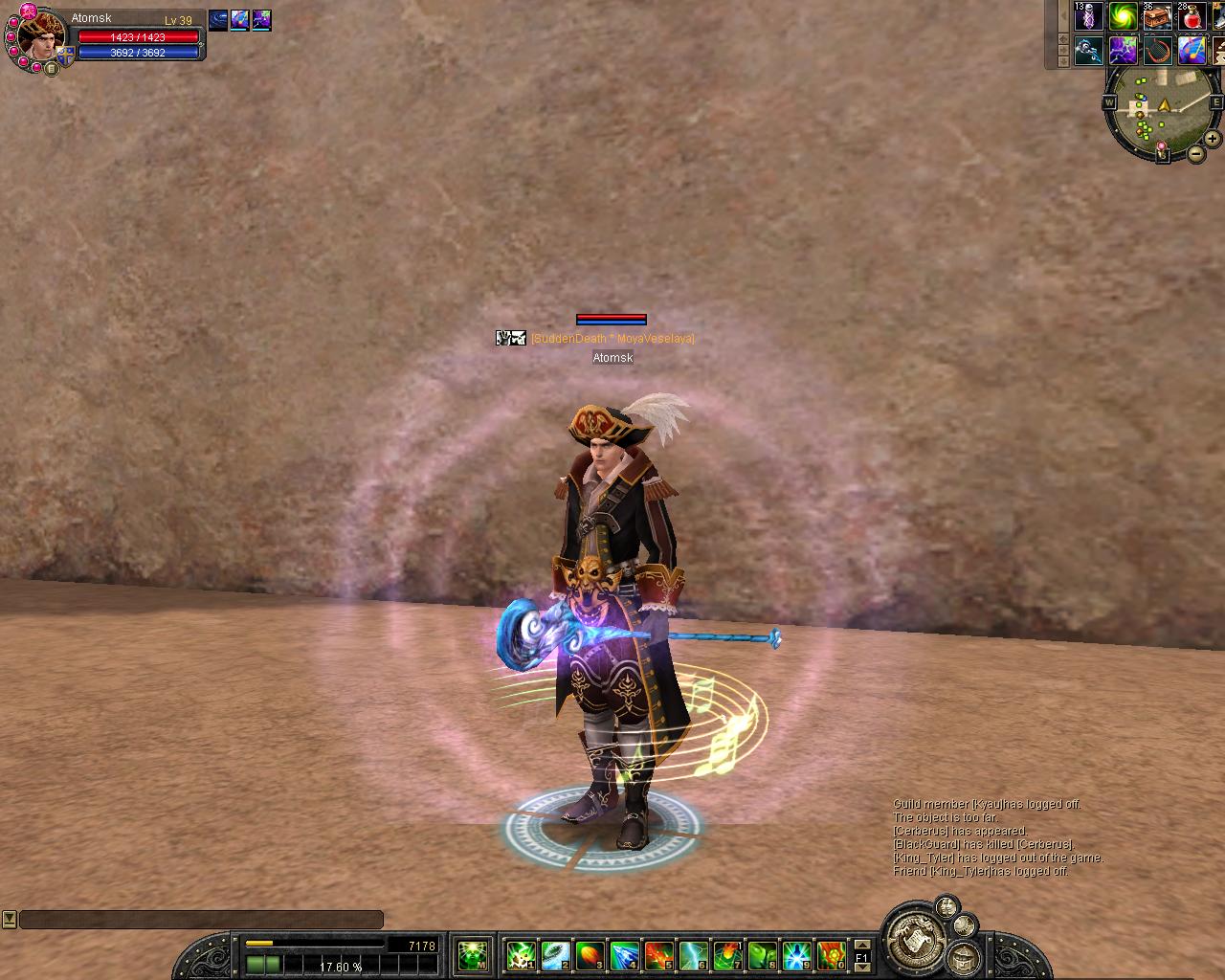Activate hotbar skill in slot 1
The image size is (1225, 980).
click(x=521, y=954)
